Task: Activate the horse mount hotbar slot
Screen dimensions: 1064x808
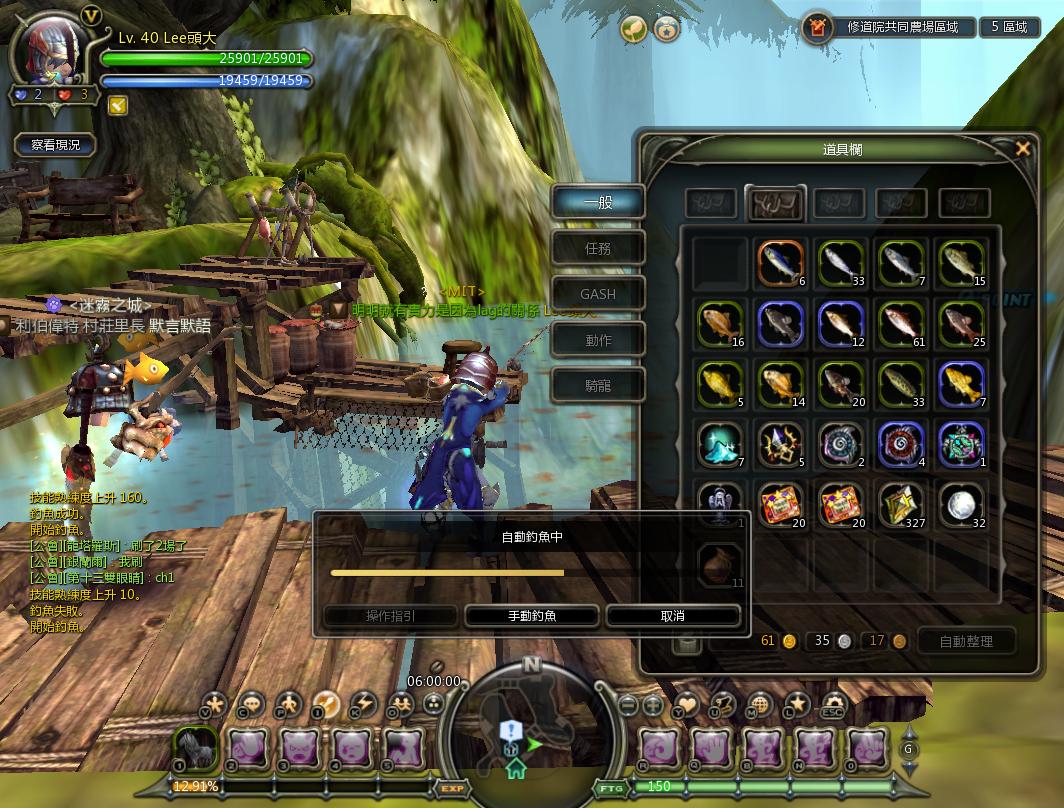Action: 196,747
